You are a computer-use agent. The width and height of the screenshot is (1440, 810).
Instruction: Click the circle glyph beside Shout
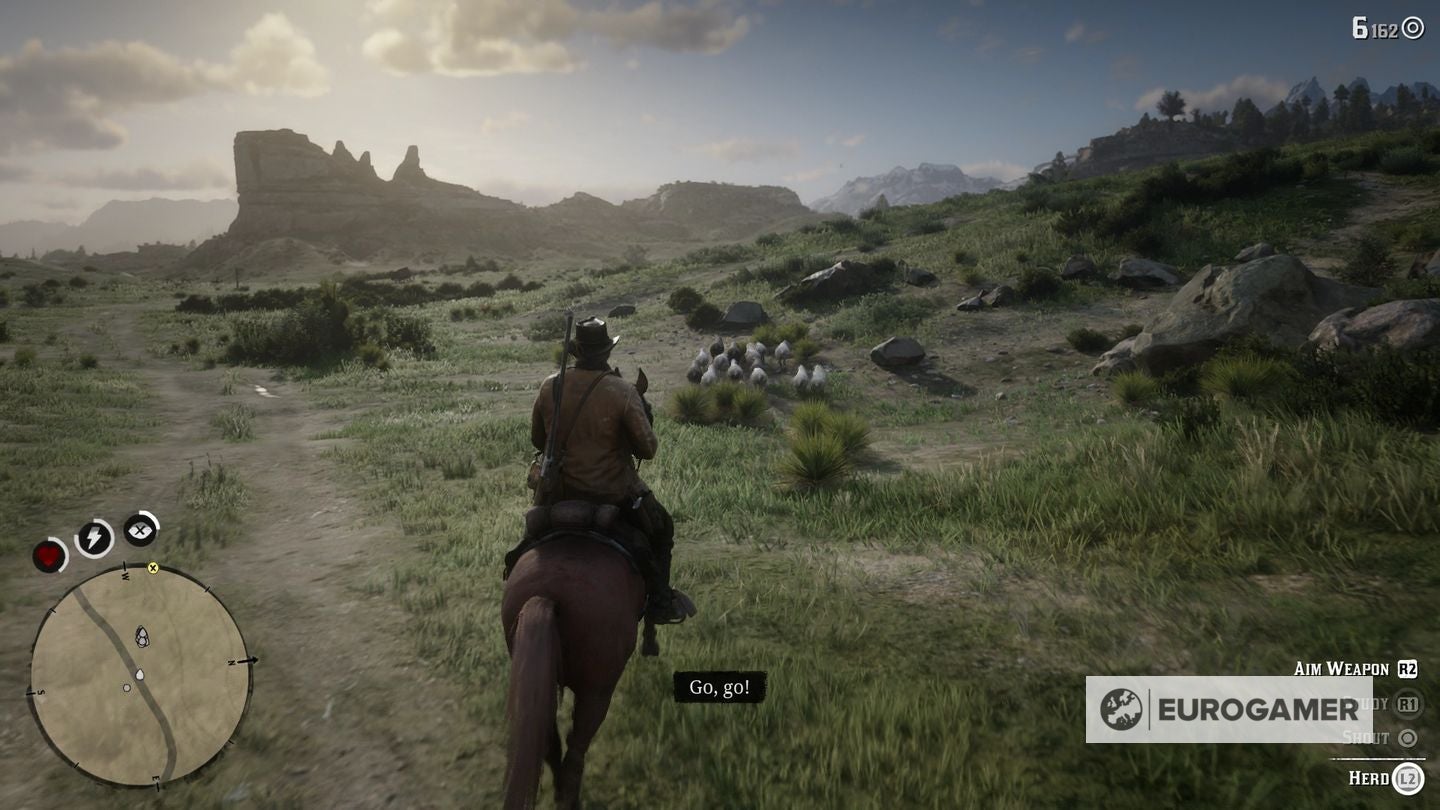pyautogui.click(x=1408, y=739)
